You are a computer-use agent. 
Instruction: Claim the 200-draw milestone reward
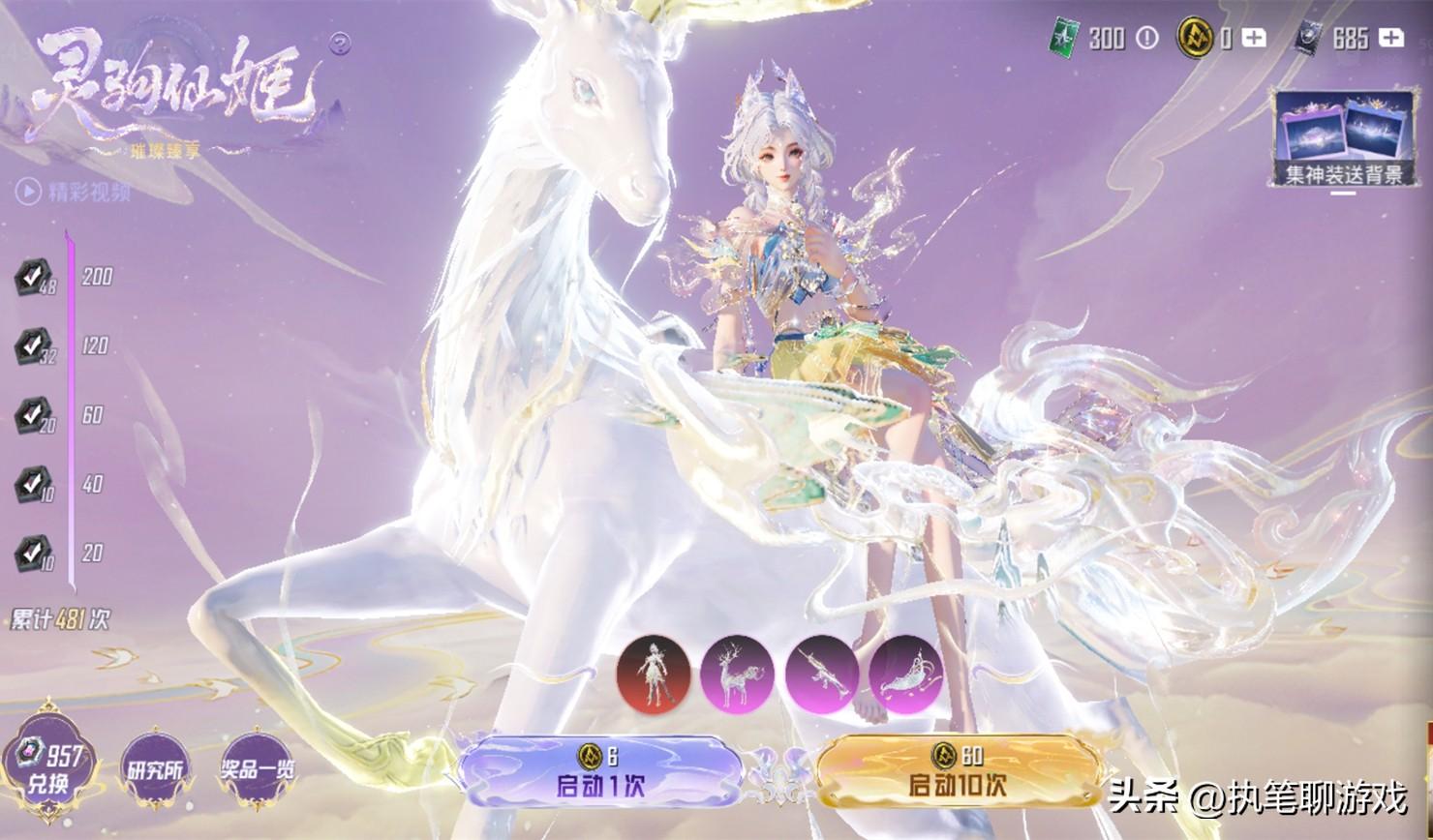(34, 278)
